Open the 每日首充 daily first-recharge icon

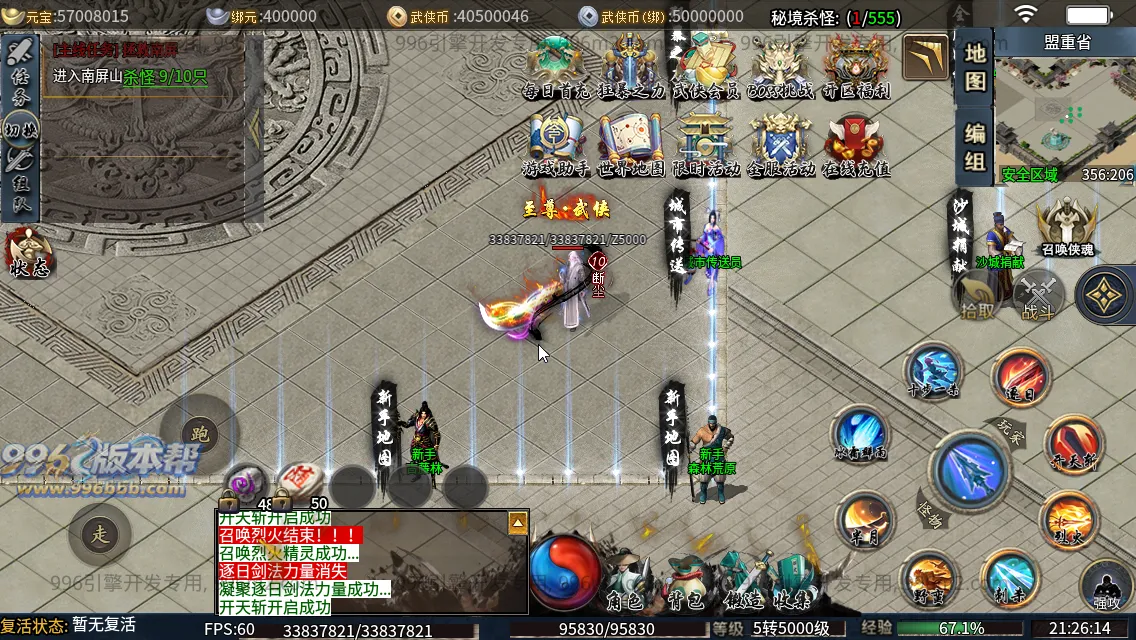pyautogui.click(x=556, y=66)
